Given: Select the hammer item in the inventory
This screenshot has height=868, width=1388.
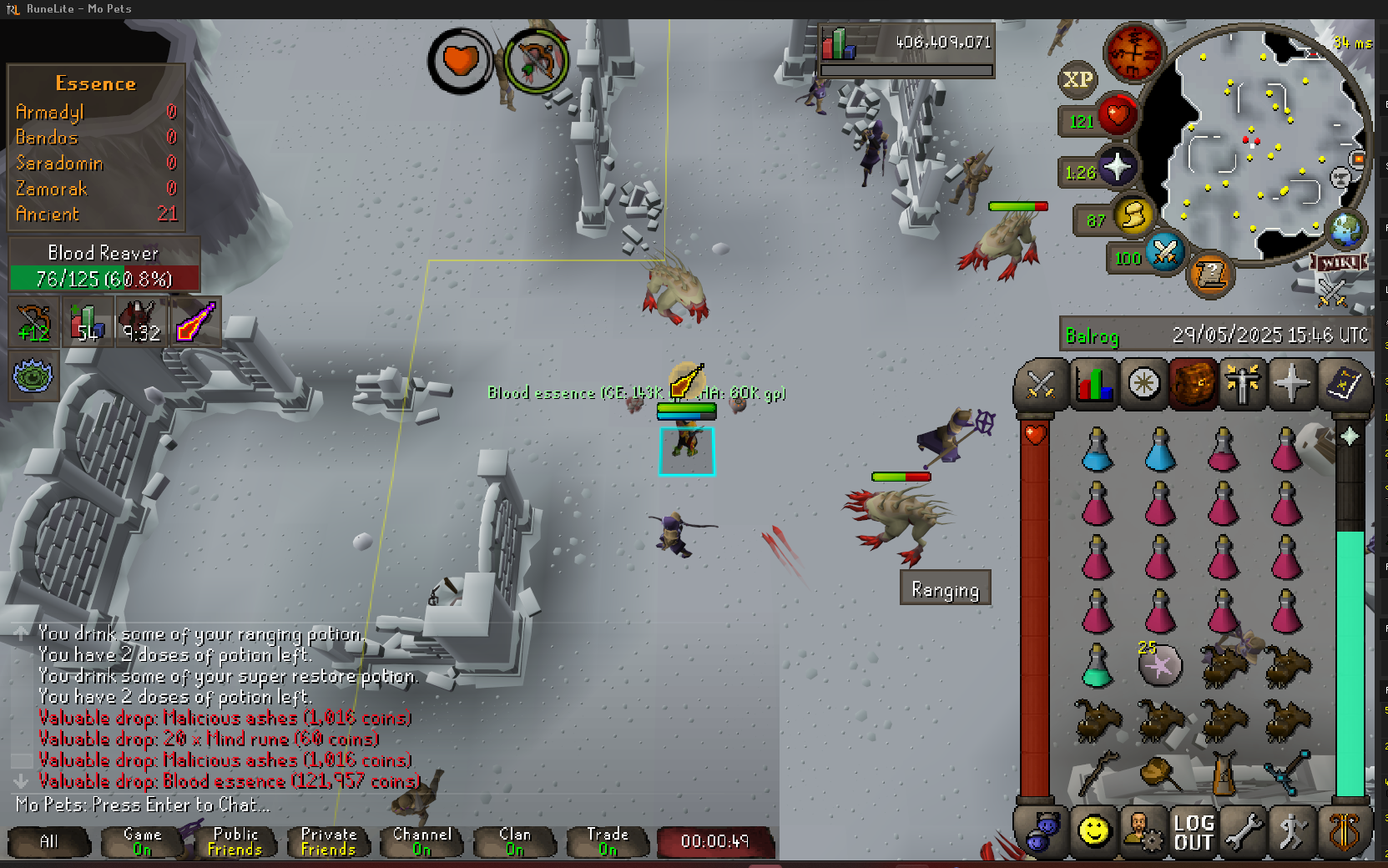Looking at the screenshot, I should (x=1160, y=773).
